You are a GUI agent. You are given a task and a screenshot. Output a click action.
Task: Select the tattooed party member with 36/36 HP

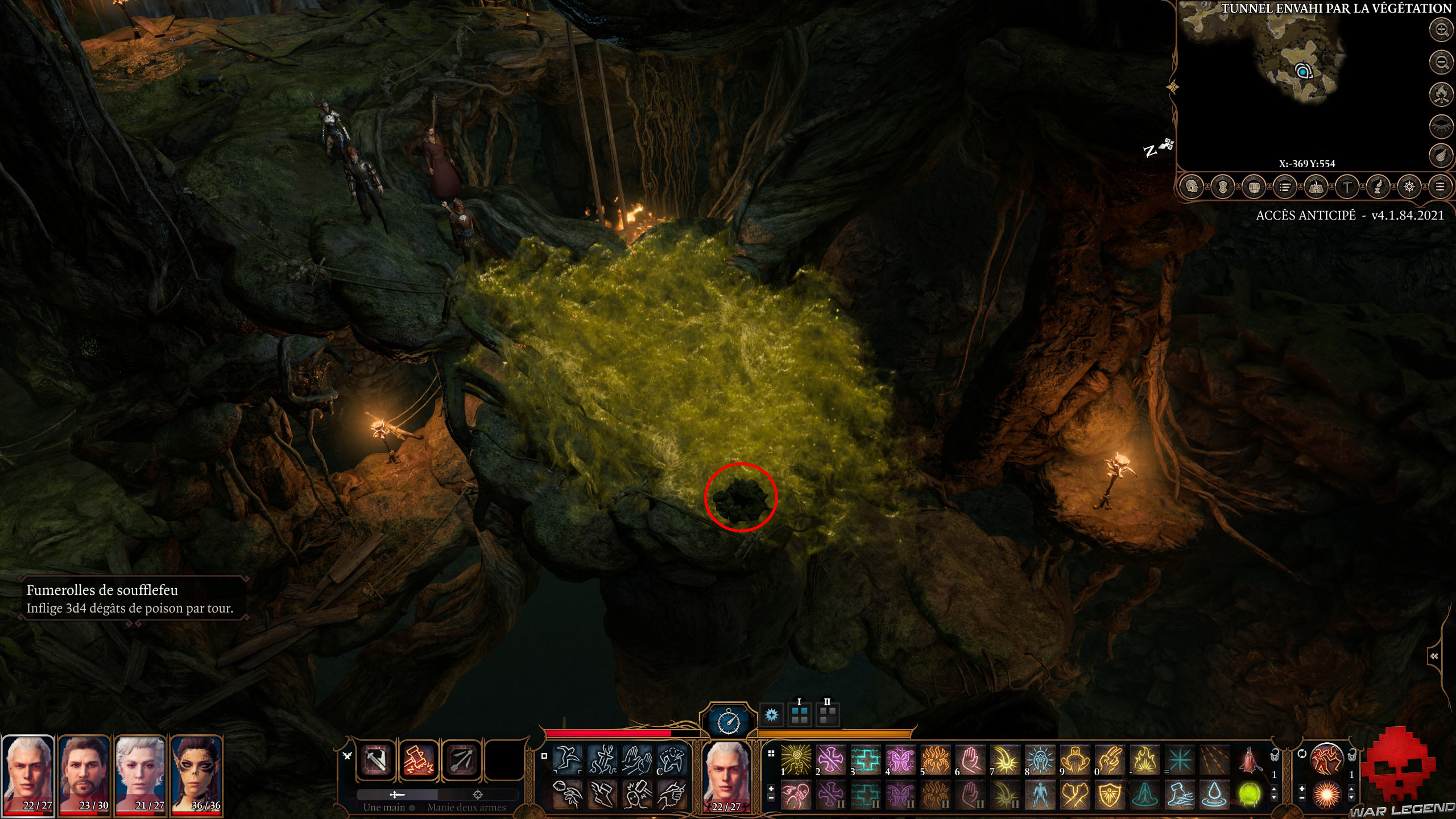[x=197, y=773]
